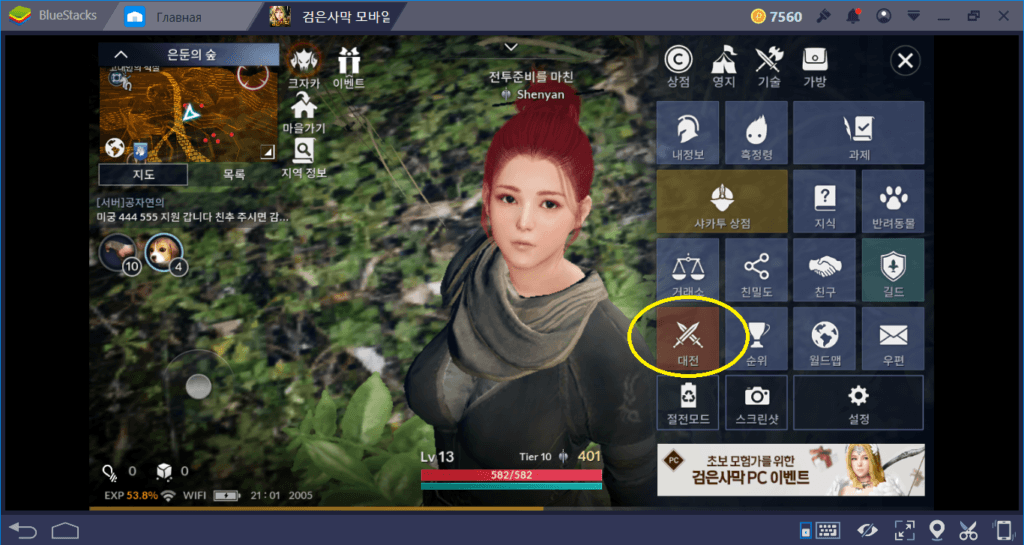The width and height of the screenshot is (1024, 545).
Task: Take a screenshot with 스크린샷 tile
Action: 756,402
